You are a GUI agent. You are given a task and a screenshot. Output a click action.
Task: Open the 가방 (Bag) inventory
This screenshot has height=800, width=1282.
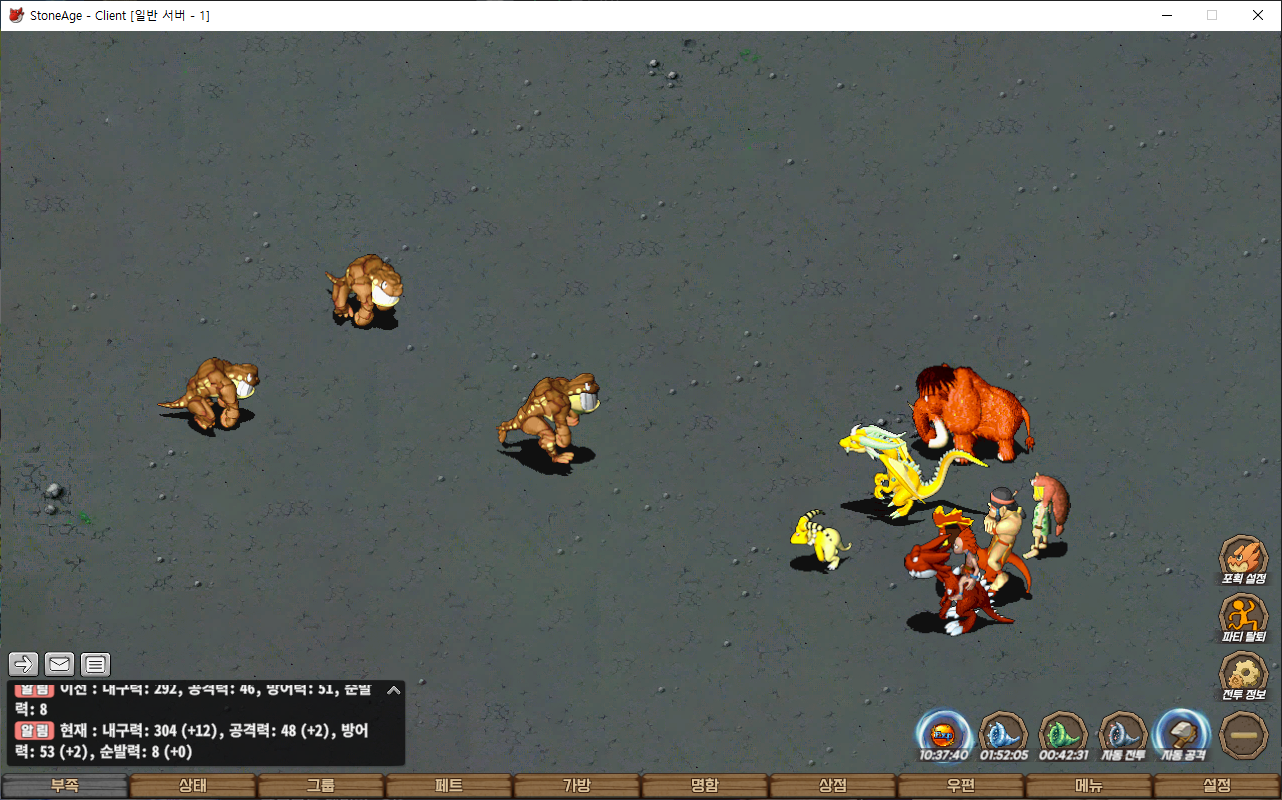pyautogui.click(x=577, y=786)
